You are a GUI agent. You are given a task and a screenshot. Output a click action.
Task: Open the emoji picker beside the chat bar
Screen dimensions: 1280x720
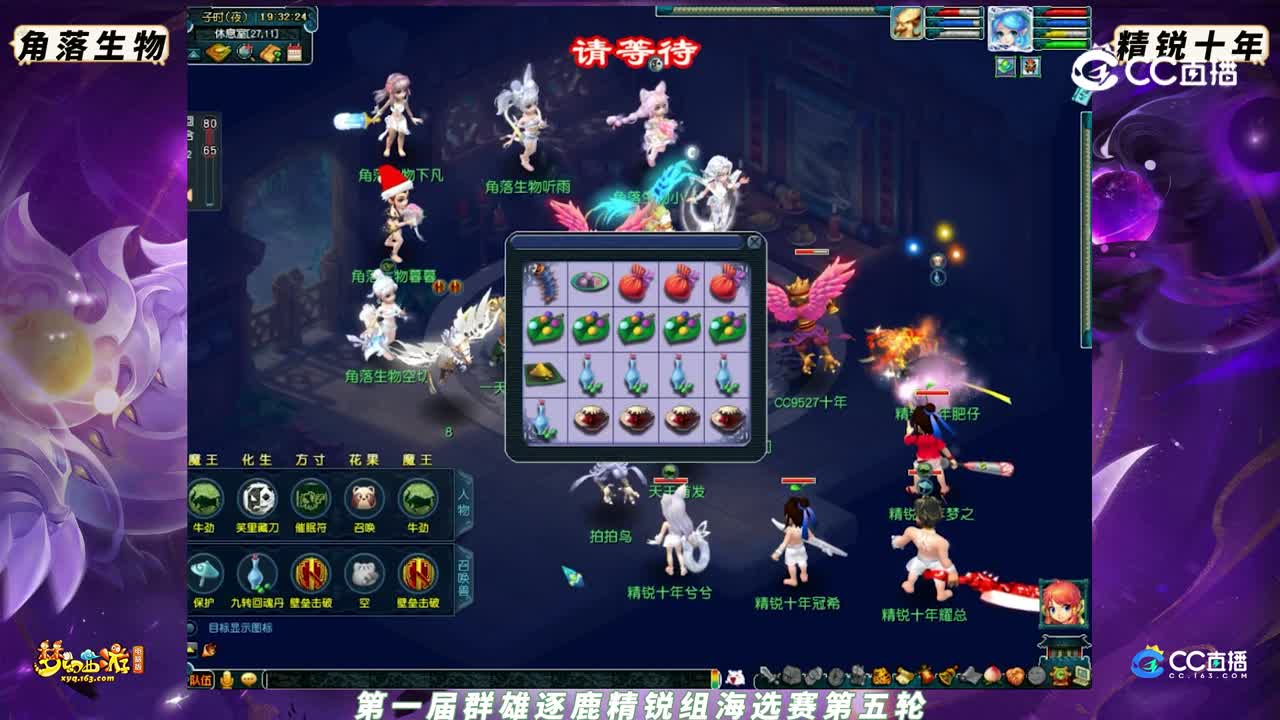[249, 680]
